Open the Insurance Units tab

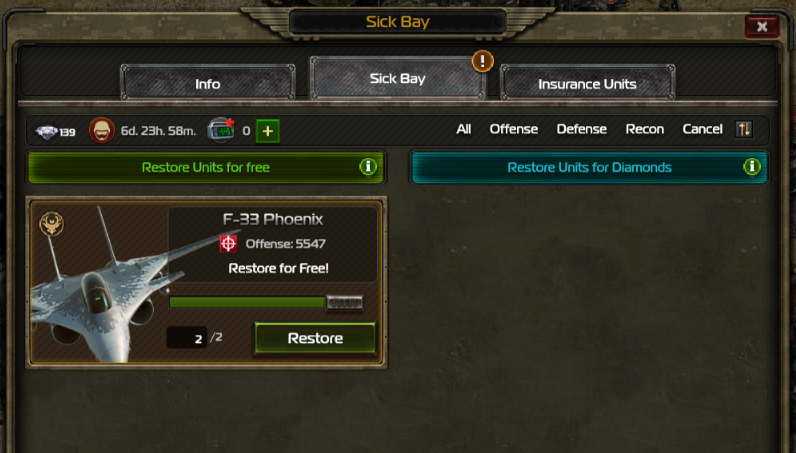click(587, 84)
